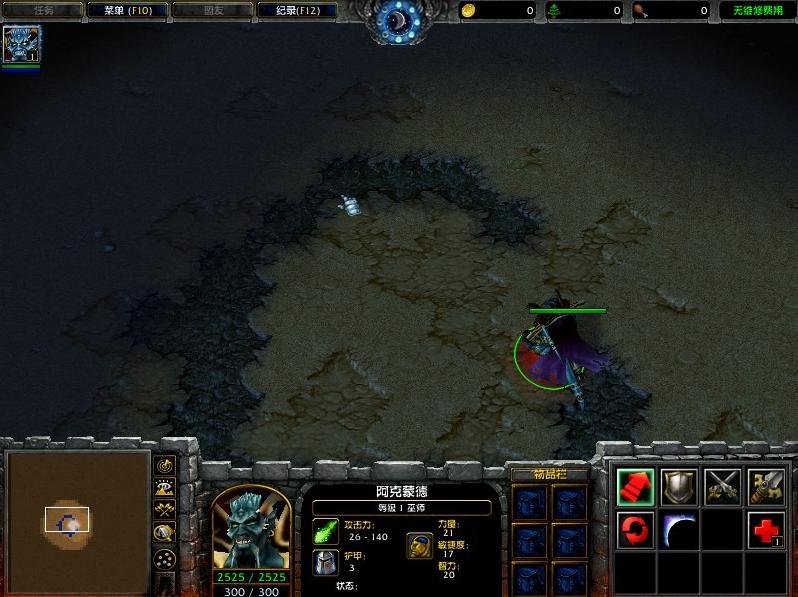Activate the red circular arrows ability

[x=636, y=529]
